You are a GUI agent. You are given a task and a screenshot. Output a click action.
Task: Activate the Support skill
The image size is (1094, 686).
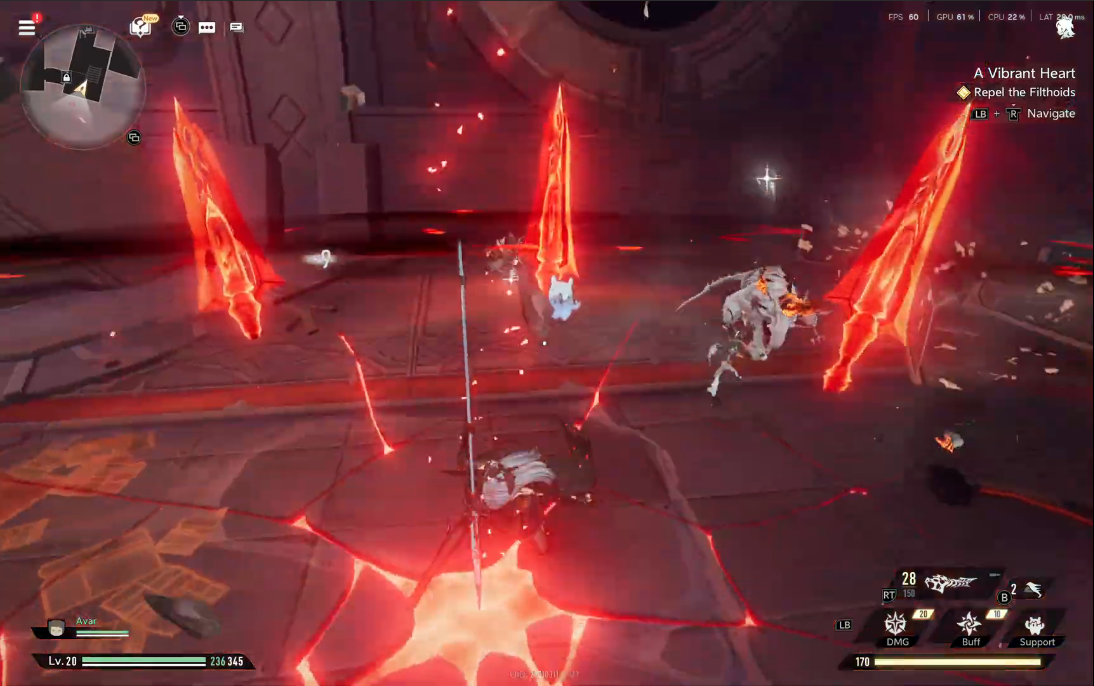[1036, 625]
